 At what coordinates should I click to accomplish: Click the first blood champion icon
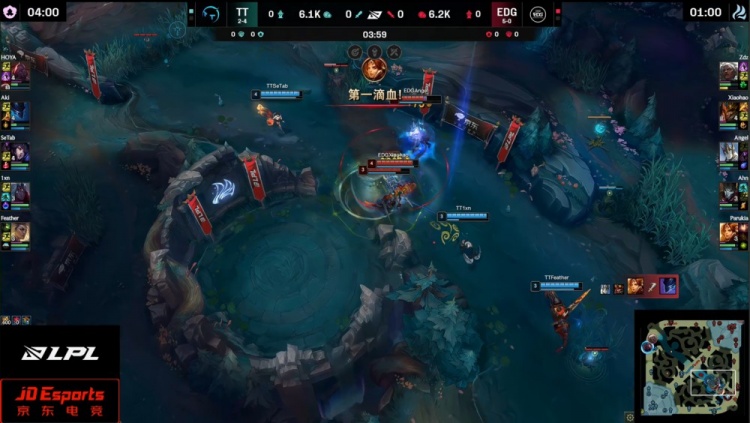pos(375,69)
